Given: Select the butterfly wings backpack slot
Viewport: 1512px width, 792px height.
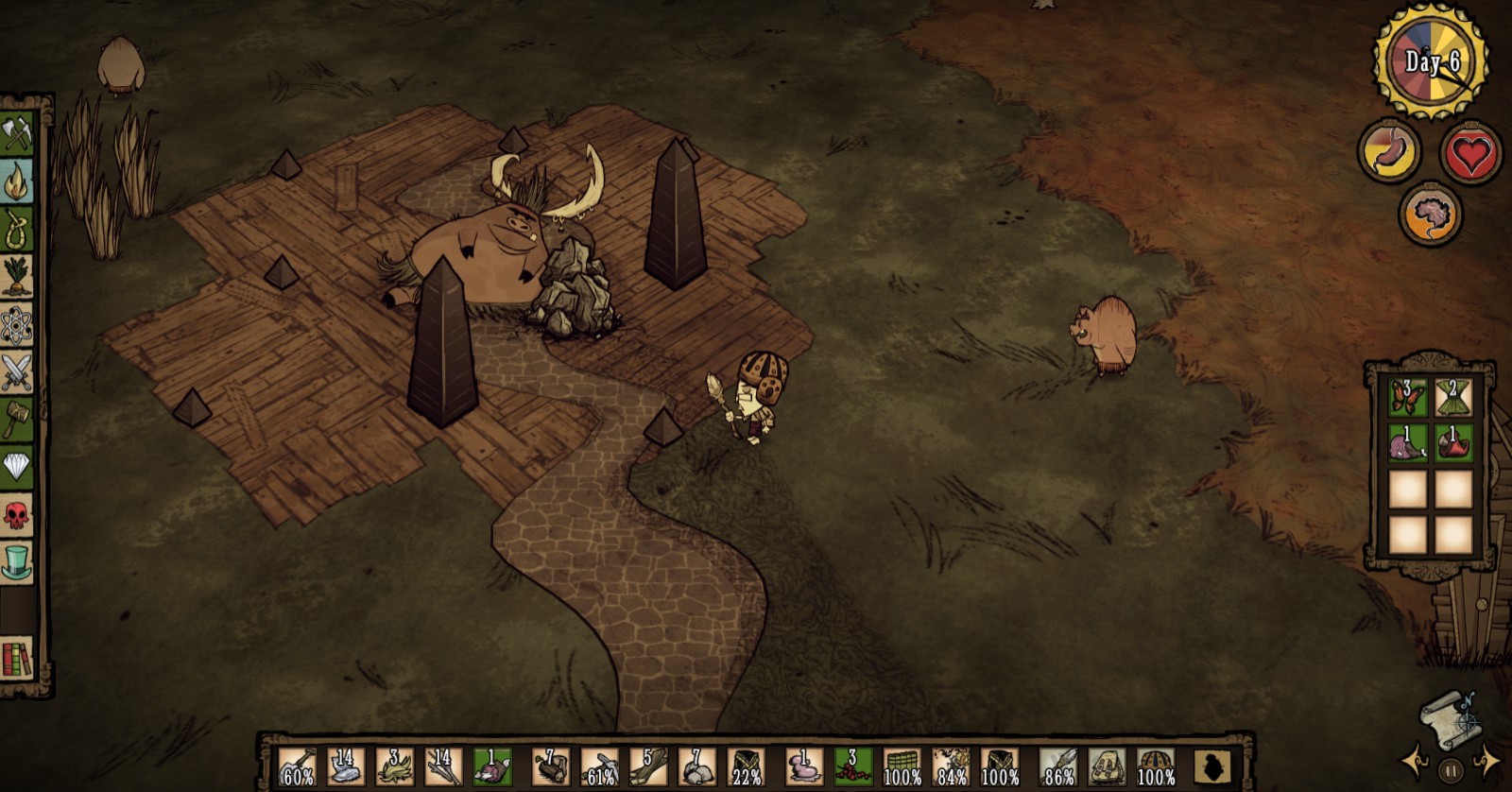Looking at the screenshot, I should pos(1407,397).
